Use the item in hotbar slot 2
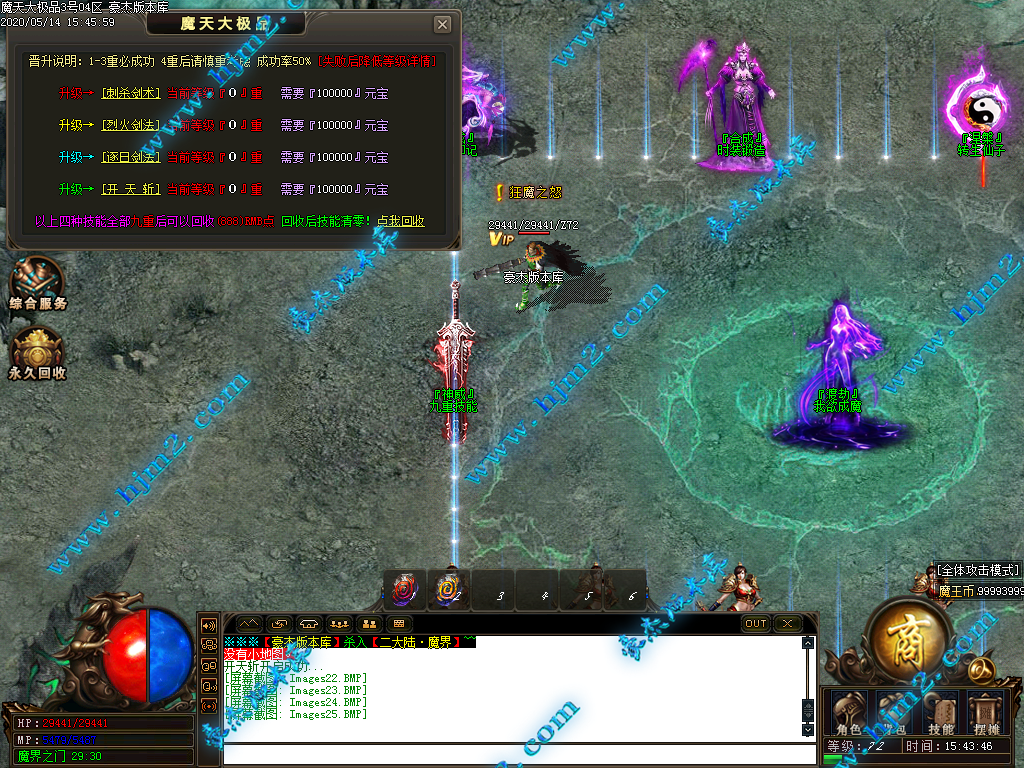 coord(449,590)
